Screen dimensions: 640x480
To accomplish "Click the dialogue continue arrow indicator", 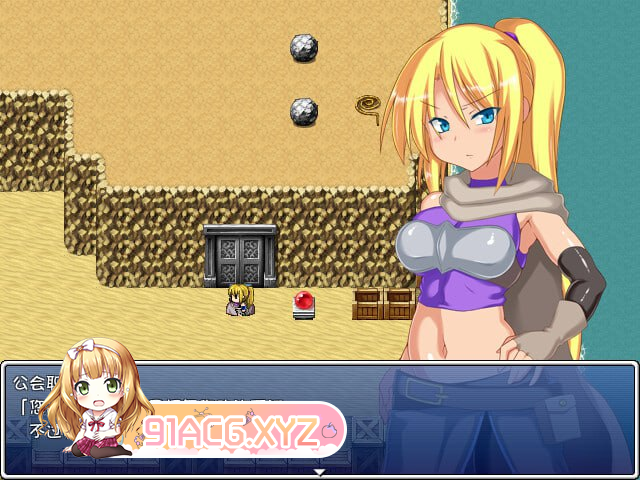I will [x=319, y=470].
